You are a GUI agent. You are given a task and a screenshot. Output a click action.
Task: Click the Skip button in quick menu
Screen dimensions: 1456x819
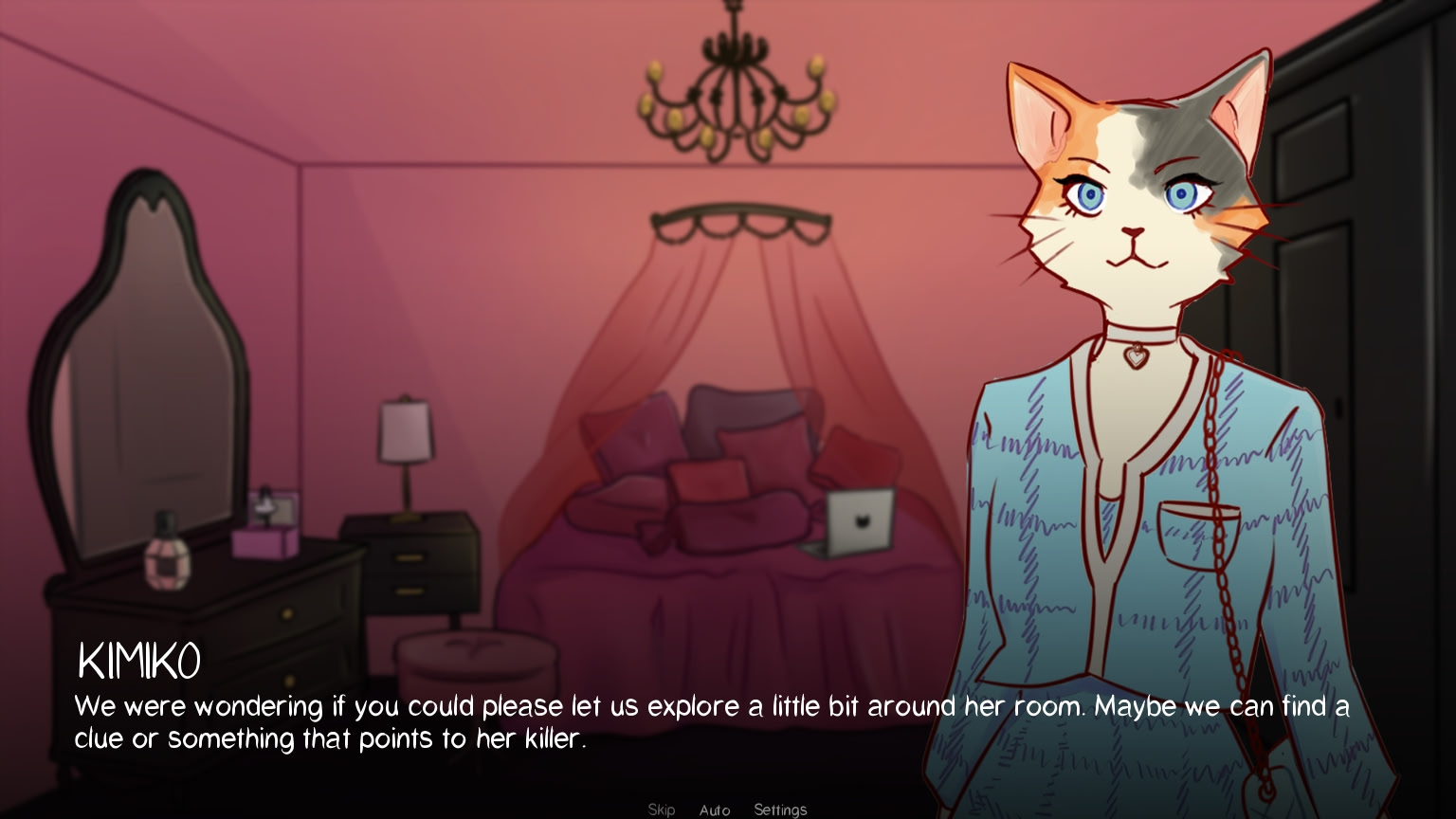(662, 810)
